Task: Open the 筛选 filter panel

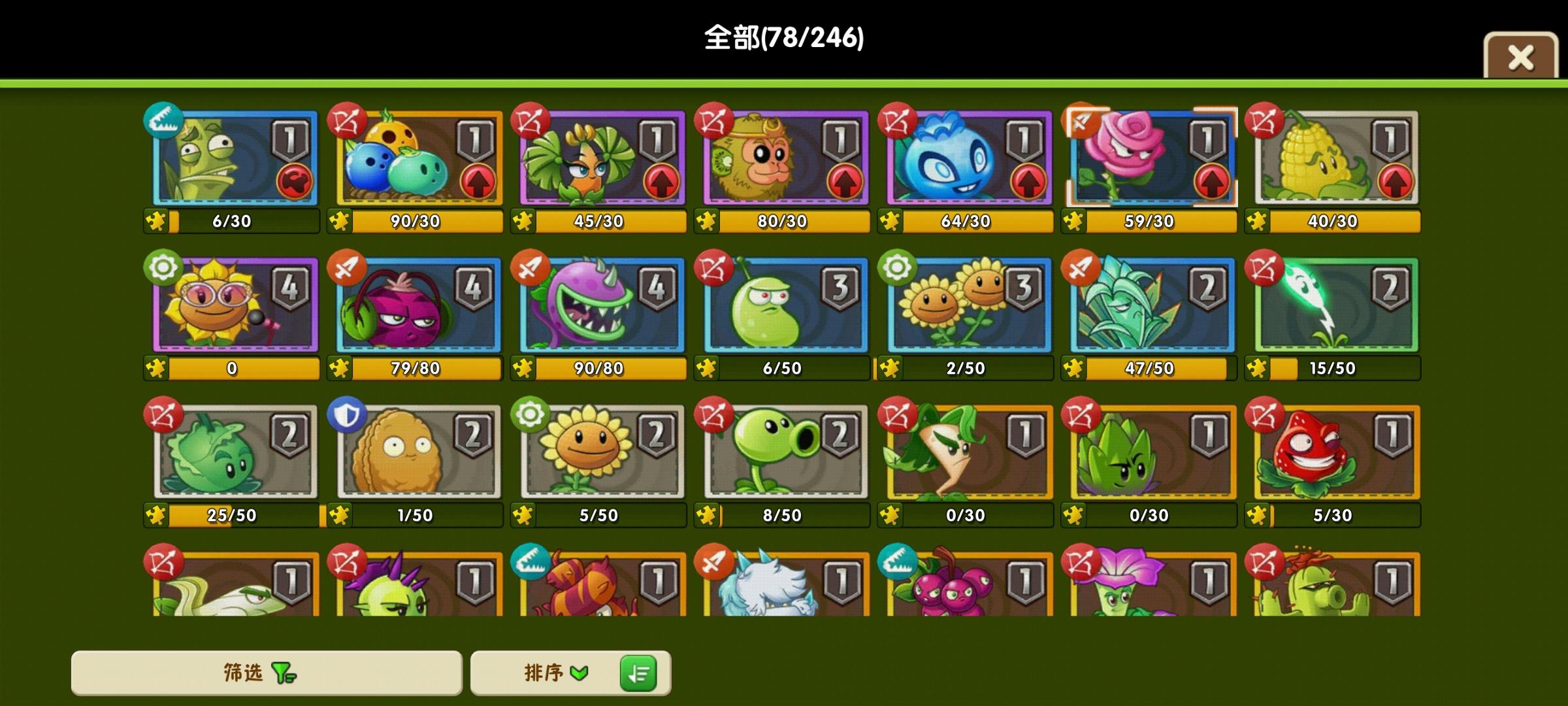Action: [264, 674]
